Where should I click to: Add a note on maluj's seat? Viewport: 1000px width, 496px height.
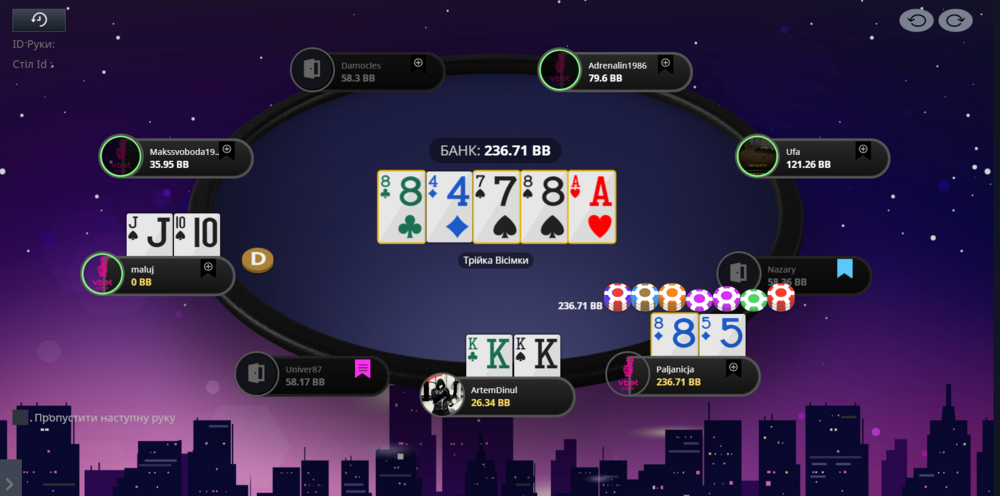point(208,268)
